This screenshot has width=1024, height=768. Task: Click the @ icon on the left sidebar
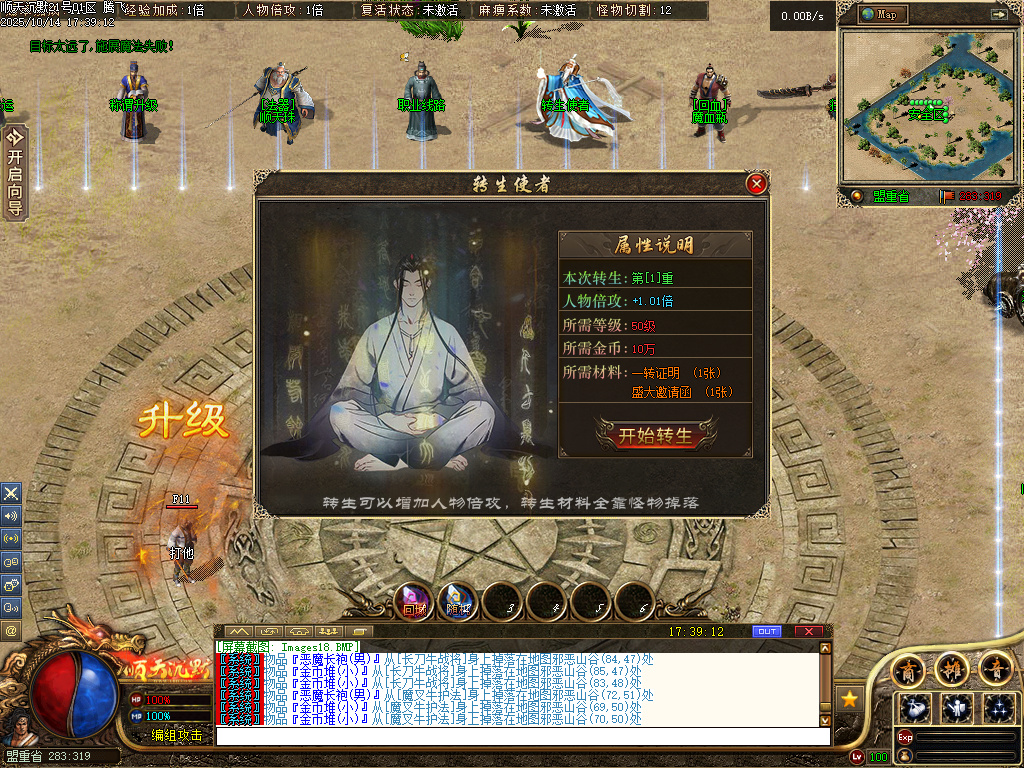click(11, 631)
